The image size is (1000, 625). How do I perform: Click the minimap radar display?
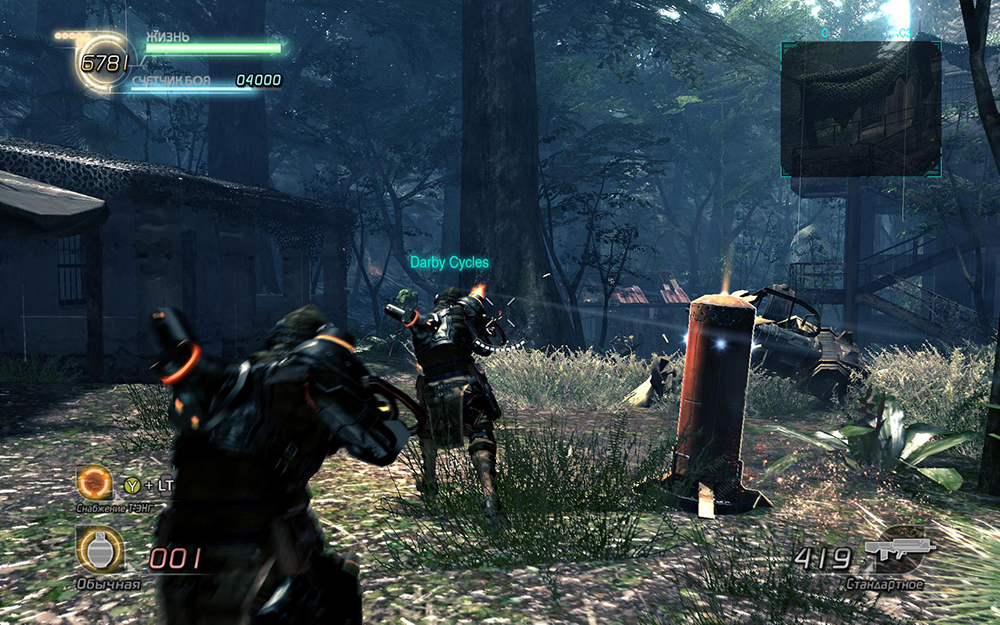point(860,108)
